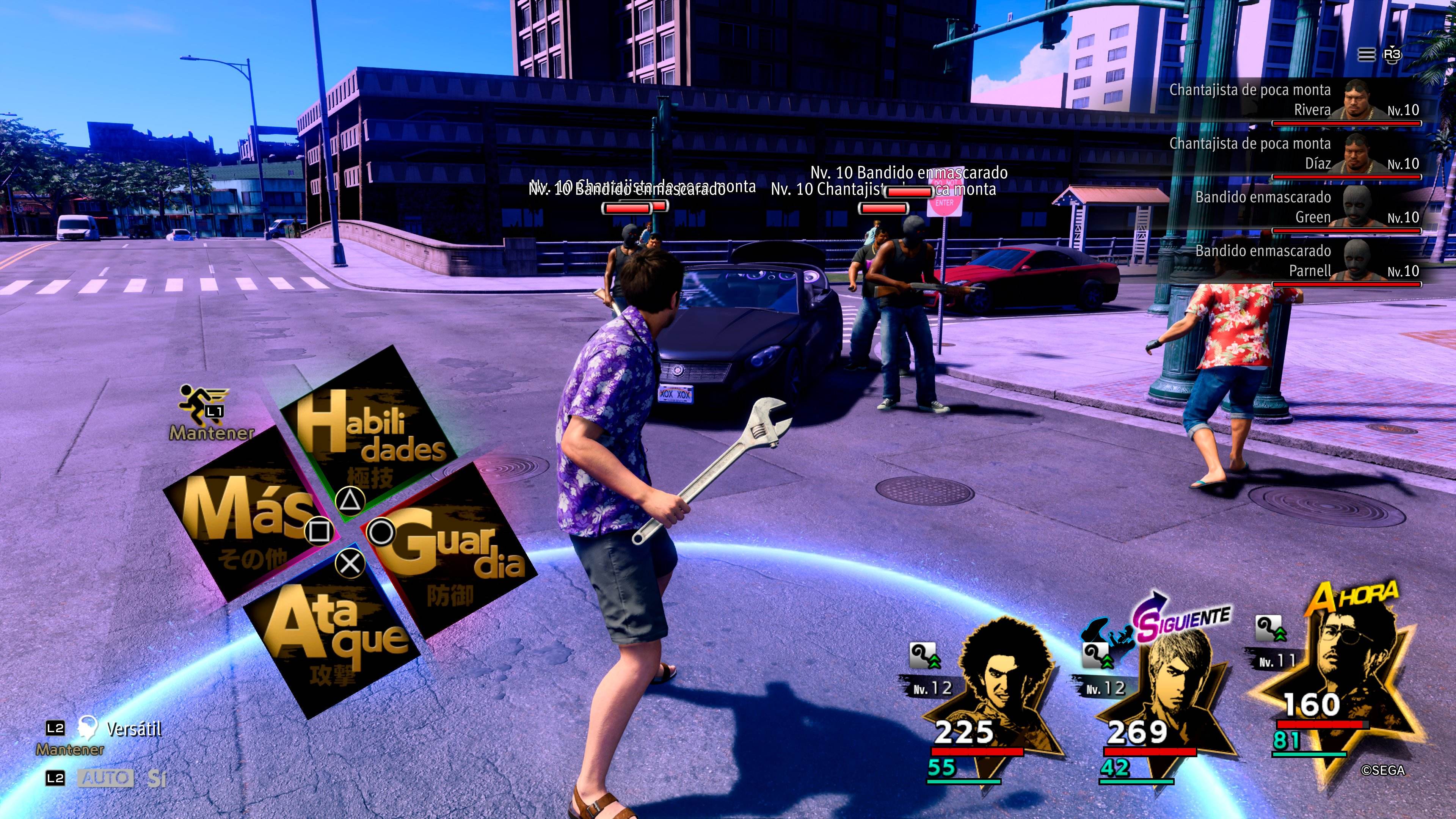
Task: Select the Ataque command
Action: 334,636
